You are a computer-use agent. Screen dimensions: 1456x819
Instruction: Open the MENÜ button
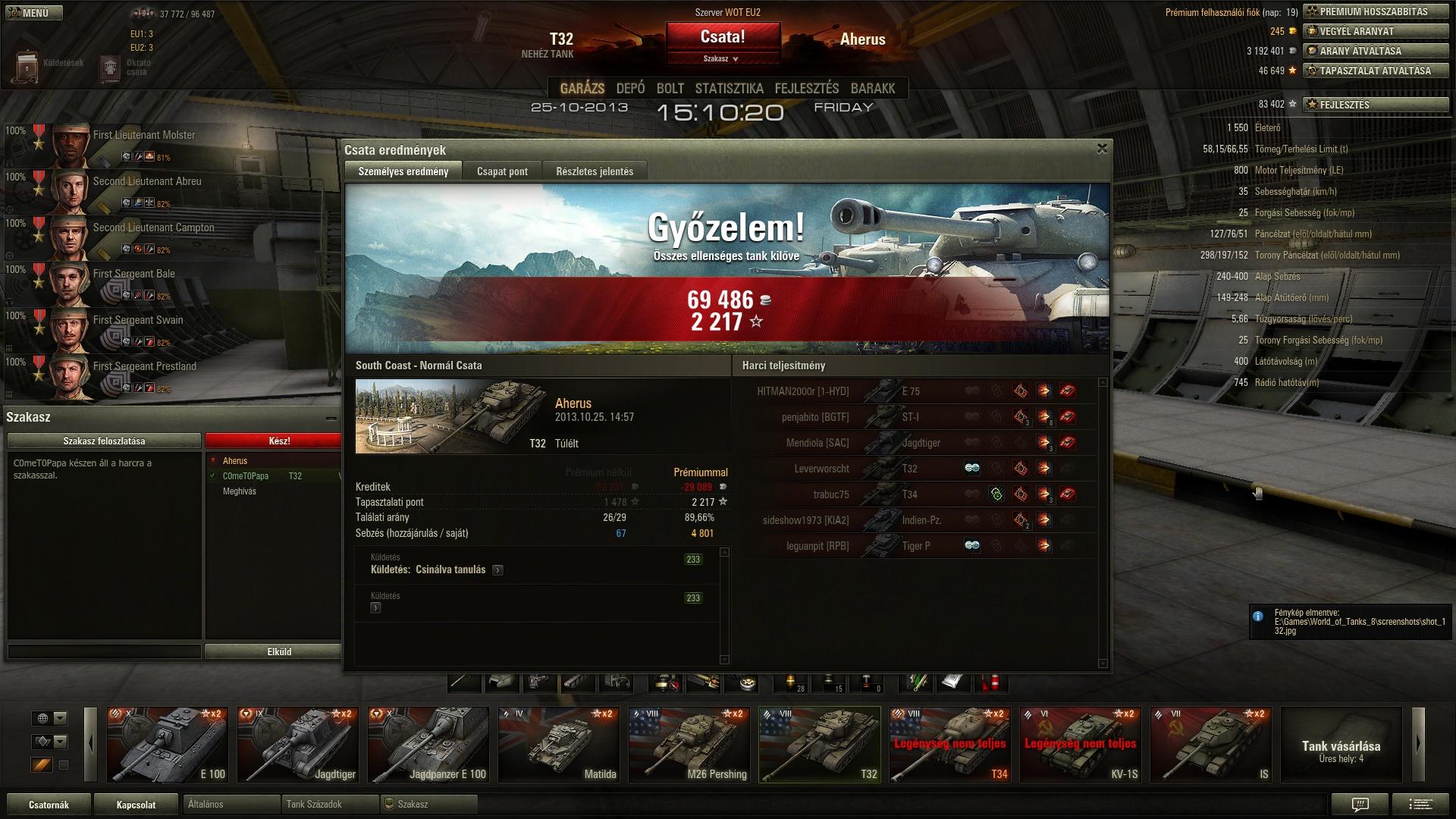pyautogui.click(x=34, y=13)
